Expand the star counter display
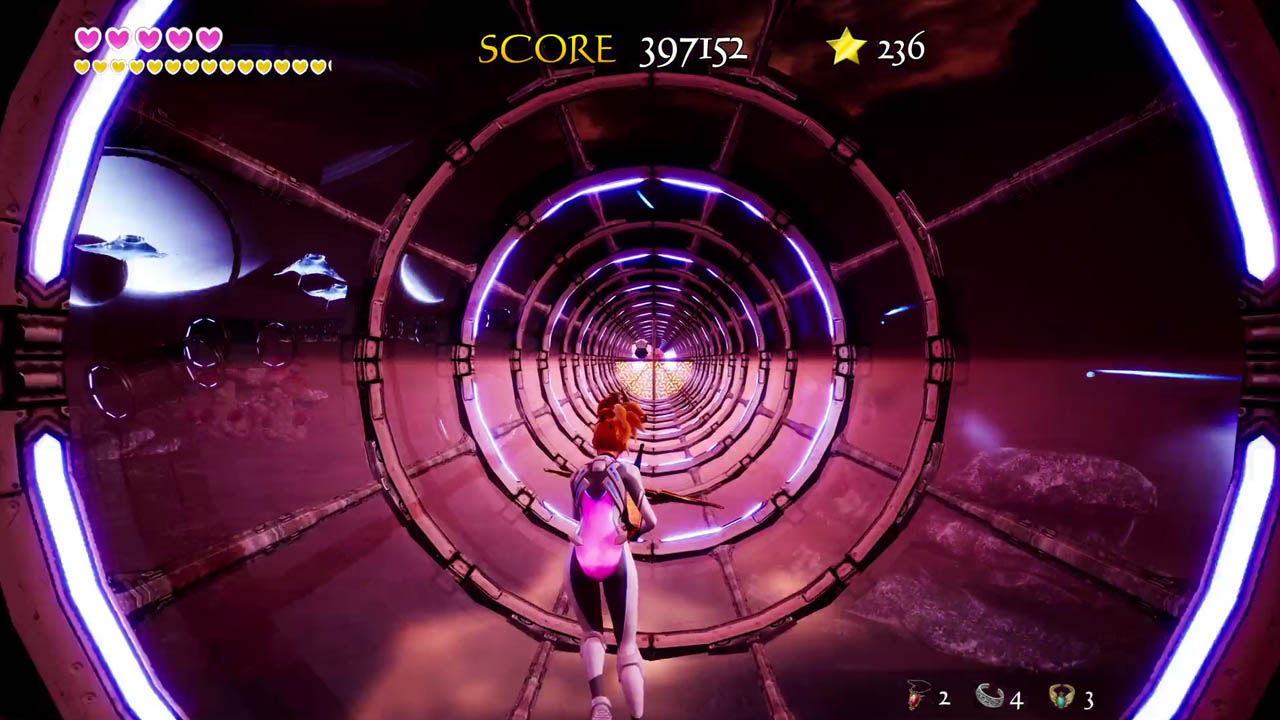 [875, 46]
